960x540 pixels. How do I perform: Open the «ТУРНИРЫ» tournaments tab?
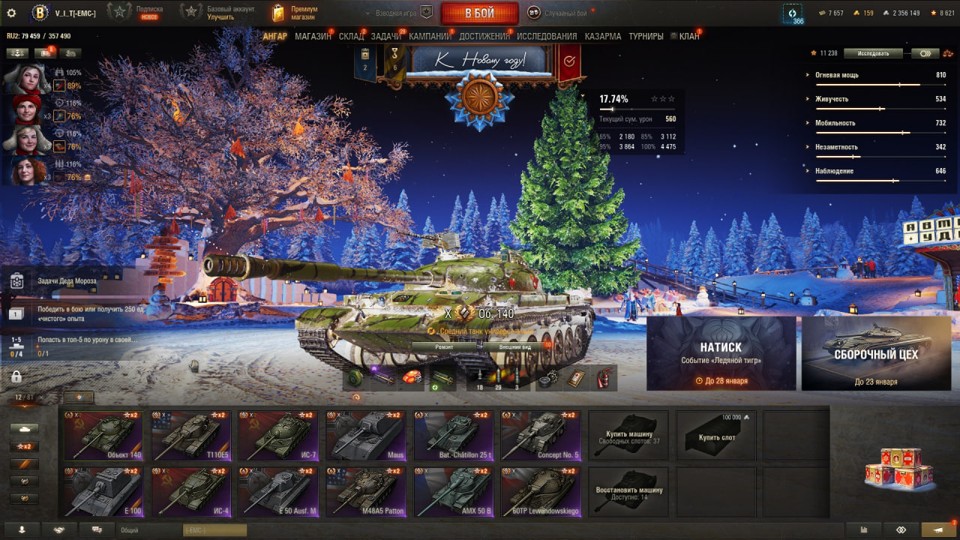point(646,37)
